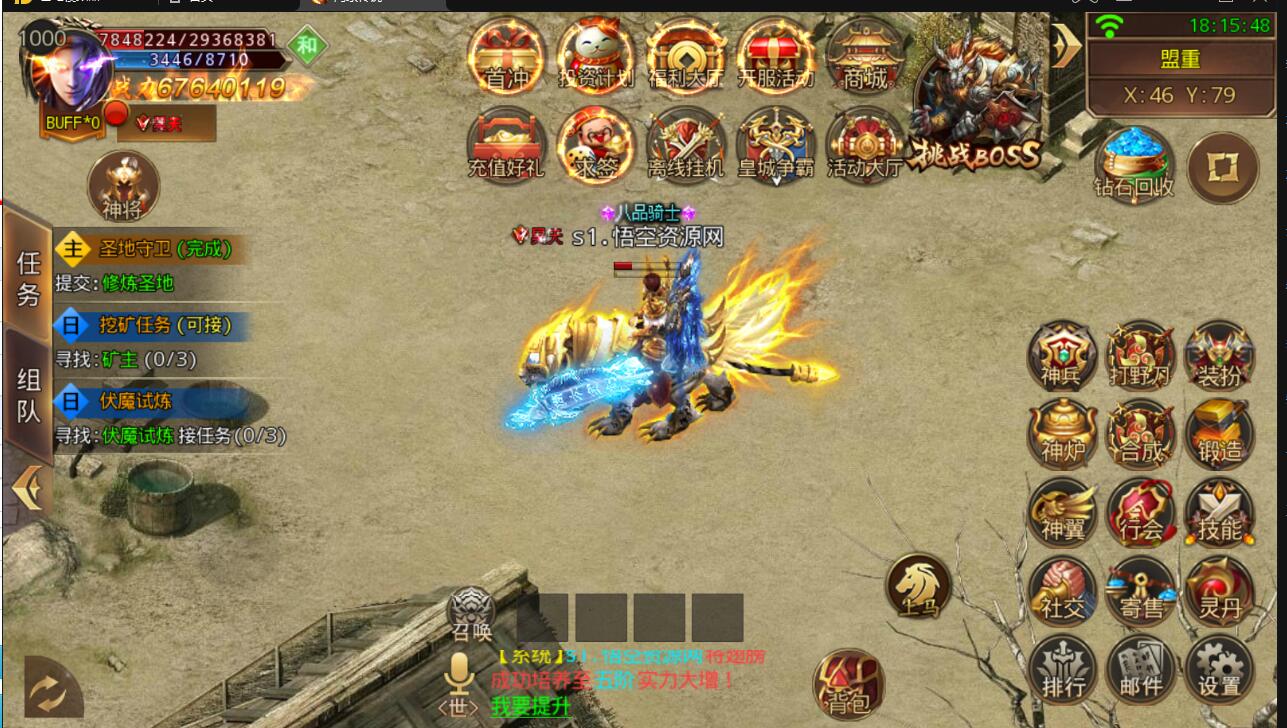Check the 邮件 mailbox
The height and width of the screenshot is (728, 1287).
[x=1141, y=671]
